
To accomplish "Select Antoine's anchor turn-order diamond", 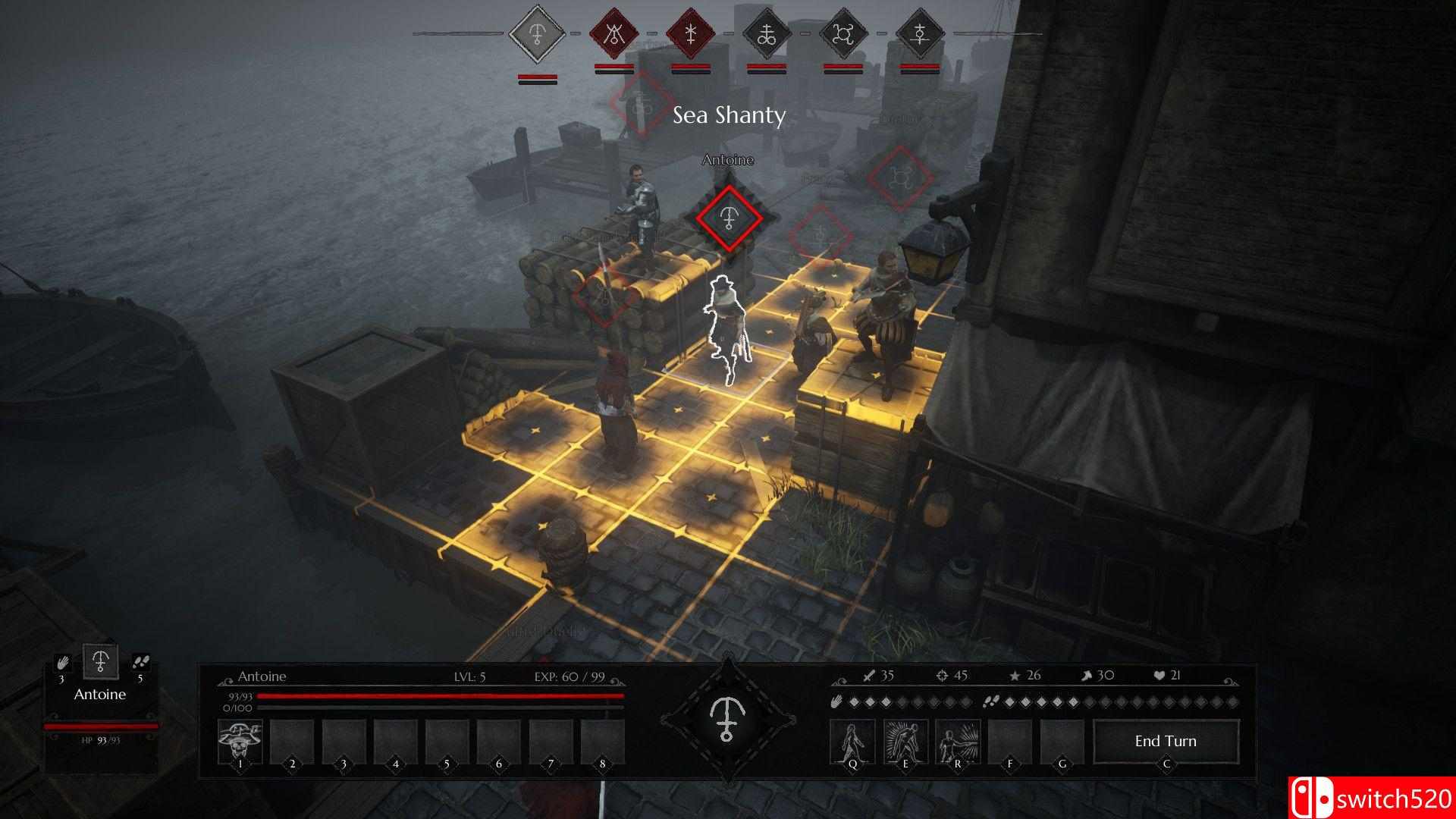I will [538, 34].
